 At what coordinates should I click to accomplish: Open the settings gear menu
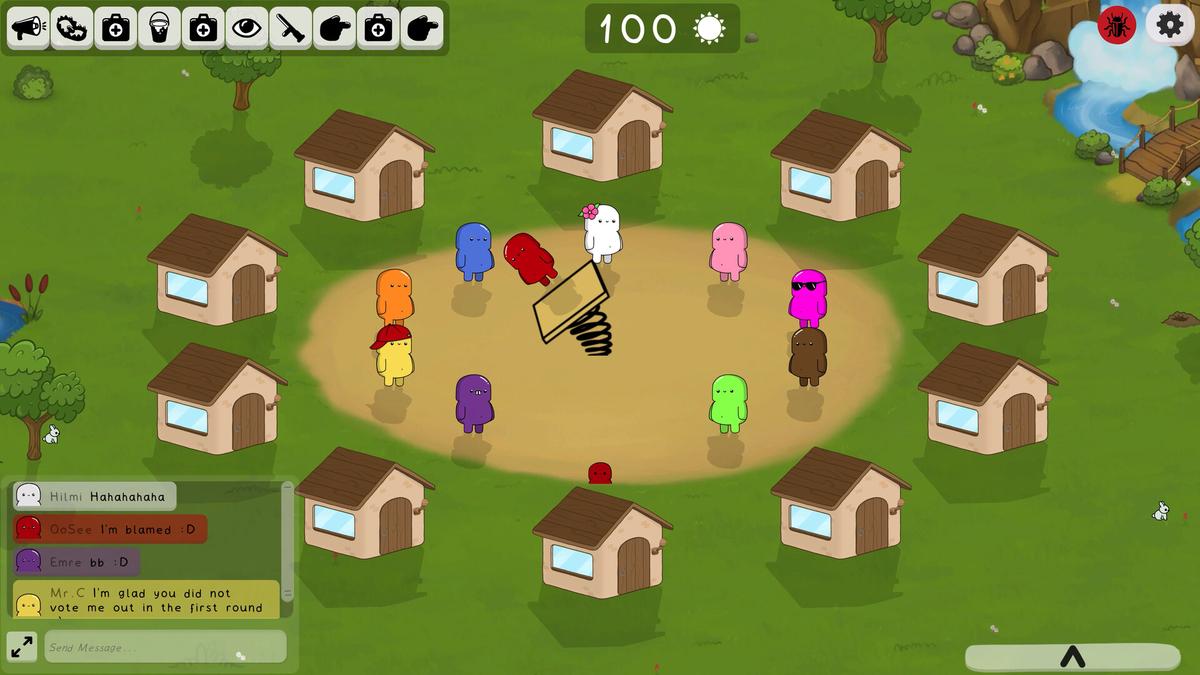click(x=1170, y=25)
